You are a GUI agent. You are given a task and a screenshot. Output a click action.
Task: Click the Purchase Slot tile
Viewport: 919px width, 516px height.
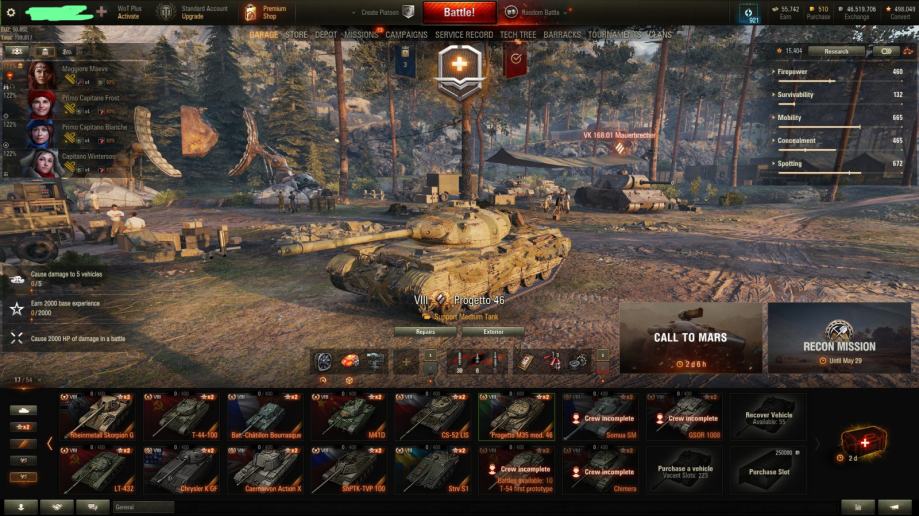pos(768,470)
